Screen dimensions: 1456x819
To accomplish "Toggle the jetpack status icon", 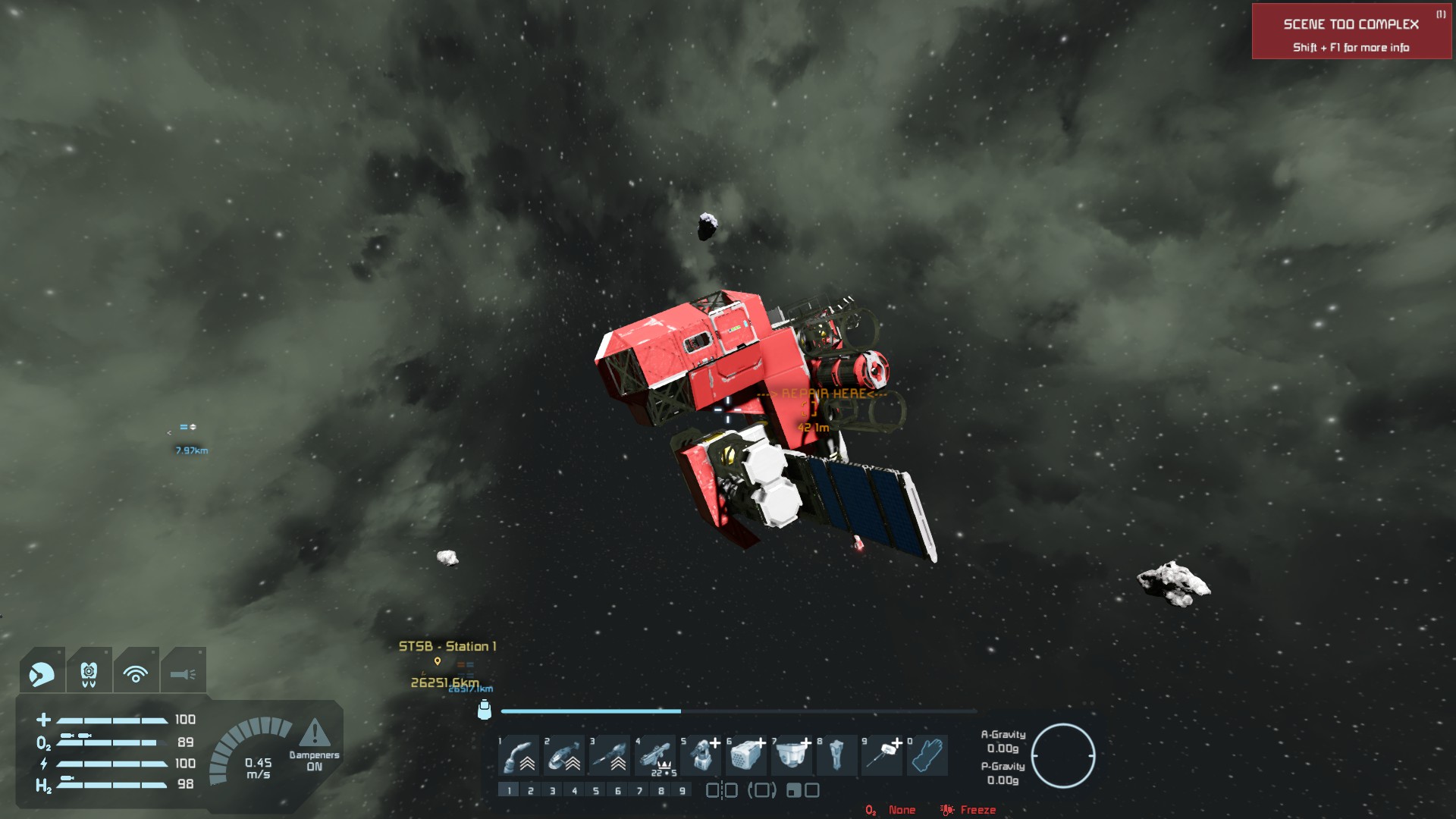I will tap(89, 673).
